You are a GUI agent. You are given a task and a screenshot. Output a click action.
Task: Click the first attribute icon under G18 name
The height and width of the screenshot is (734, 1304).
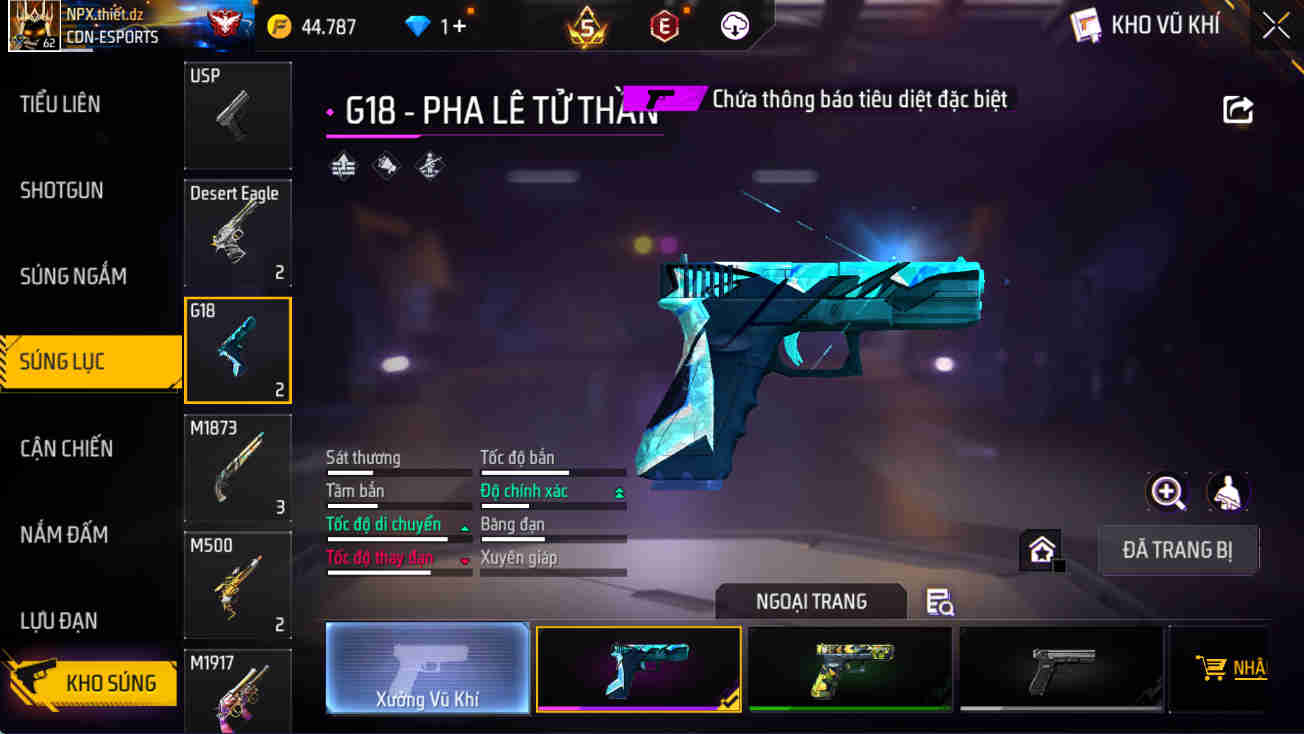344,165
